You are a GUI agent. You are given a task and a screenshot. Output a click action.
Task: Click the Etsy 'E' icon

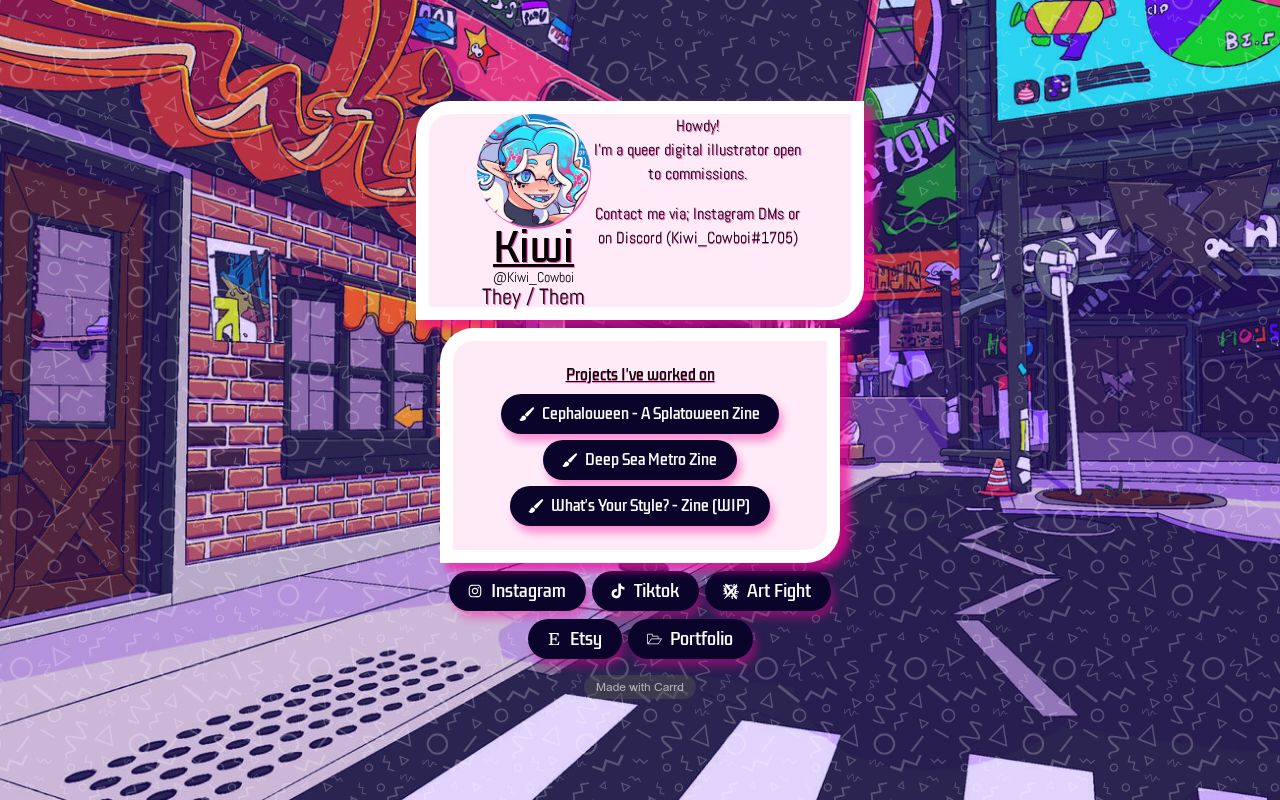click(x=554, y=639)
